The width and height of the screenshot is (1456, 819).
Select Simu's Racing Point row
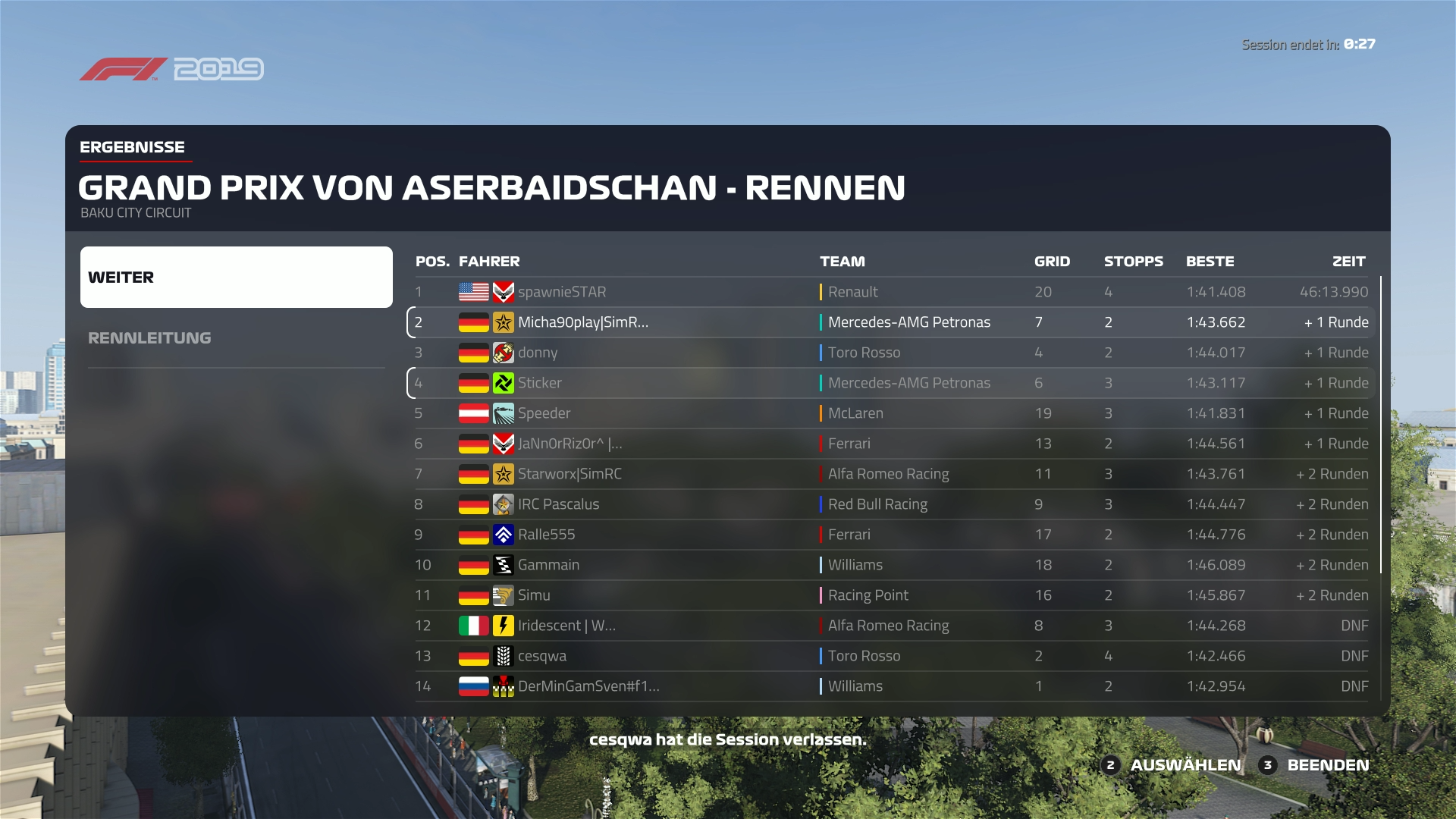tap(891, 595)
